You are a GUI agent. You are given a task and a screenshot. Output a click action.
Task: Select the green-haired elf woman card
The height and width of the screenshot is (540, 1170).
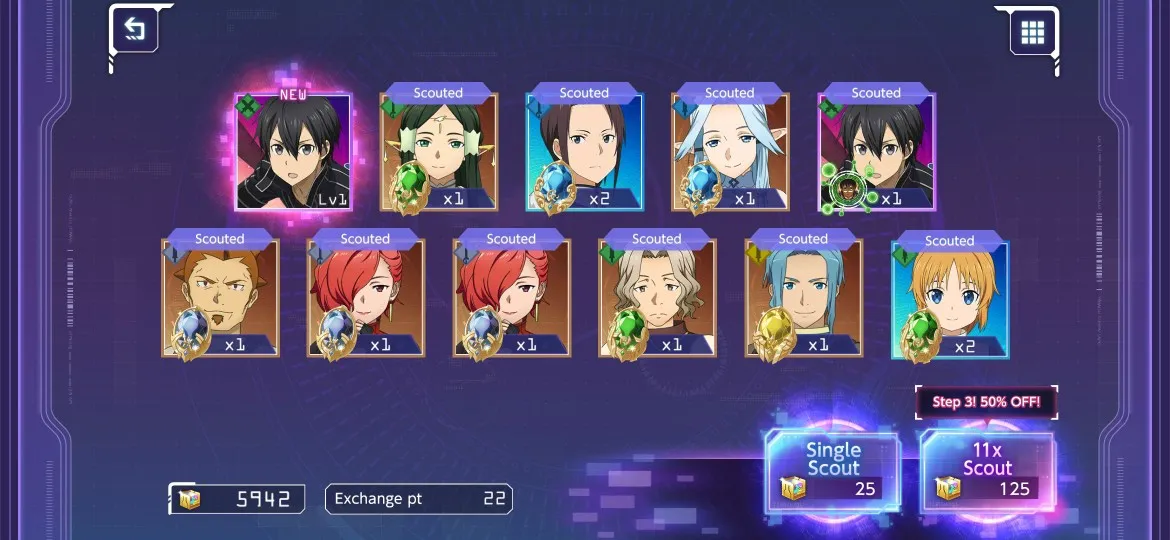438,152
